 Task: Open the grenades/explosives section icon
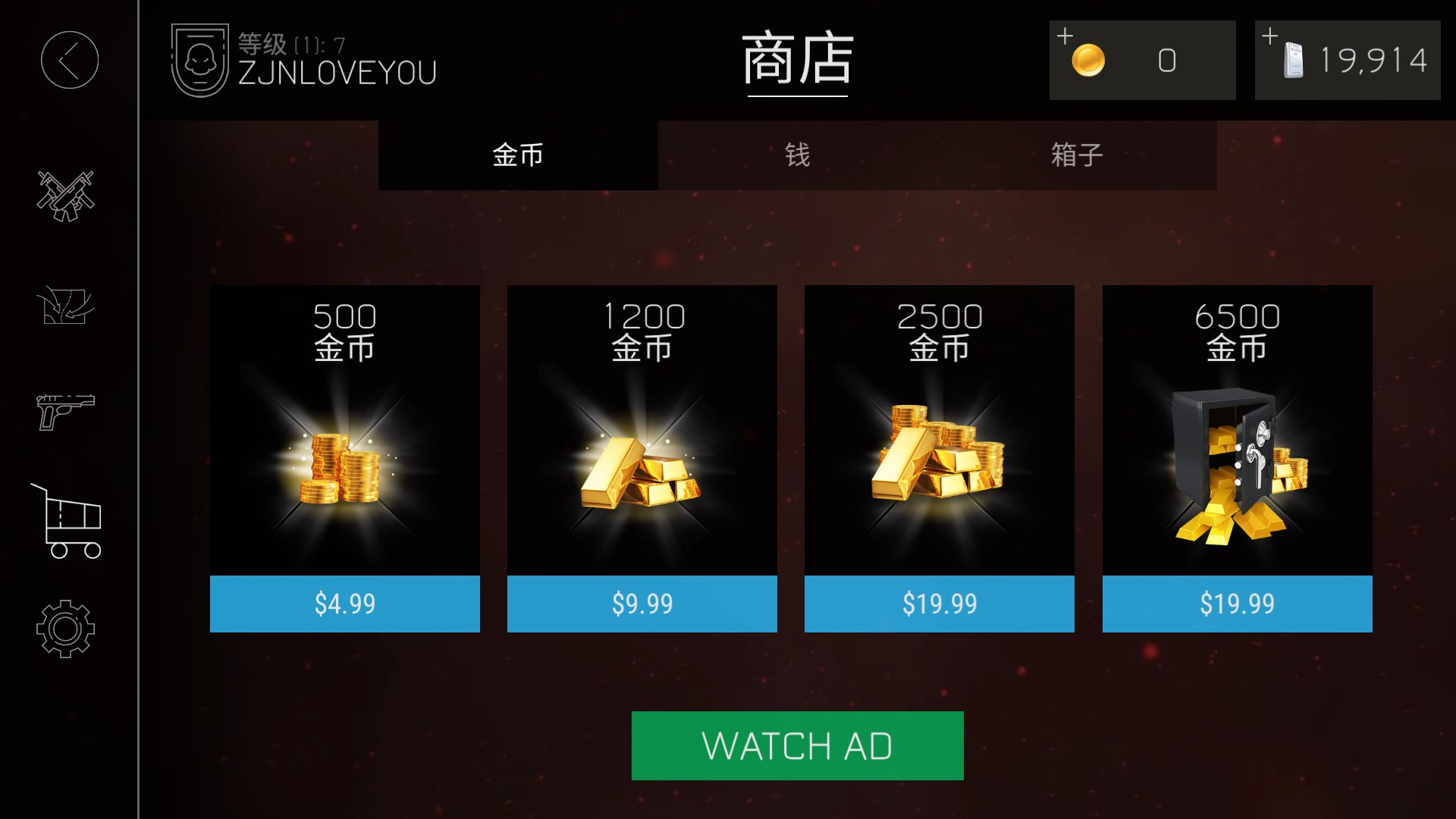point(64,305)
